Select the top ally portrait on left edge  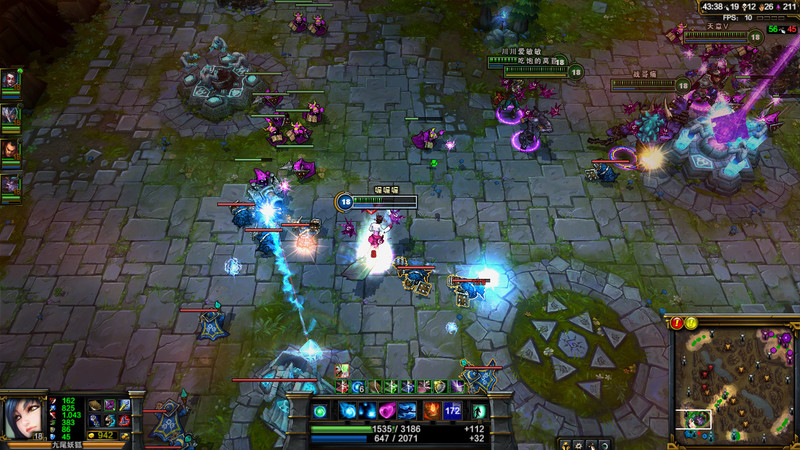pos(10,79)
